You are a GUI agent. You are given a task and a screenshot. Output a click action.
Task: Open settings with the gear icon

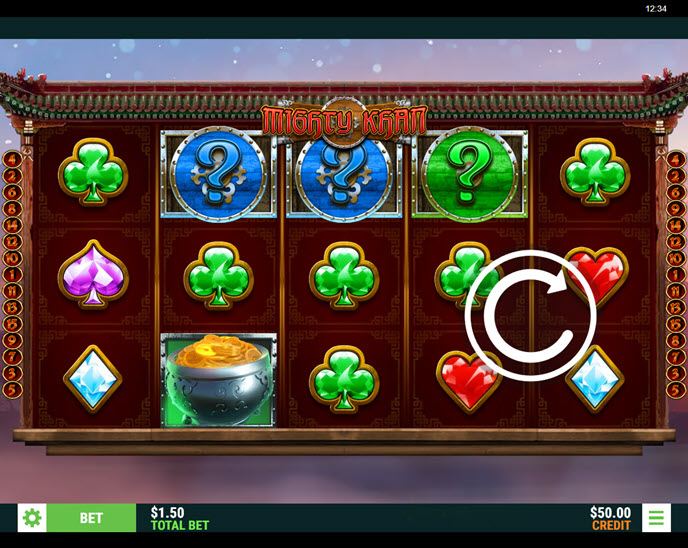pos(32,518)
